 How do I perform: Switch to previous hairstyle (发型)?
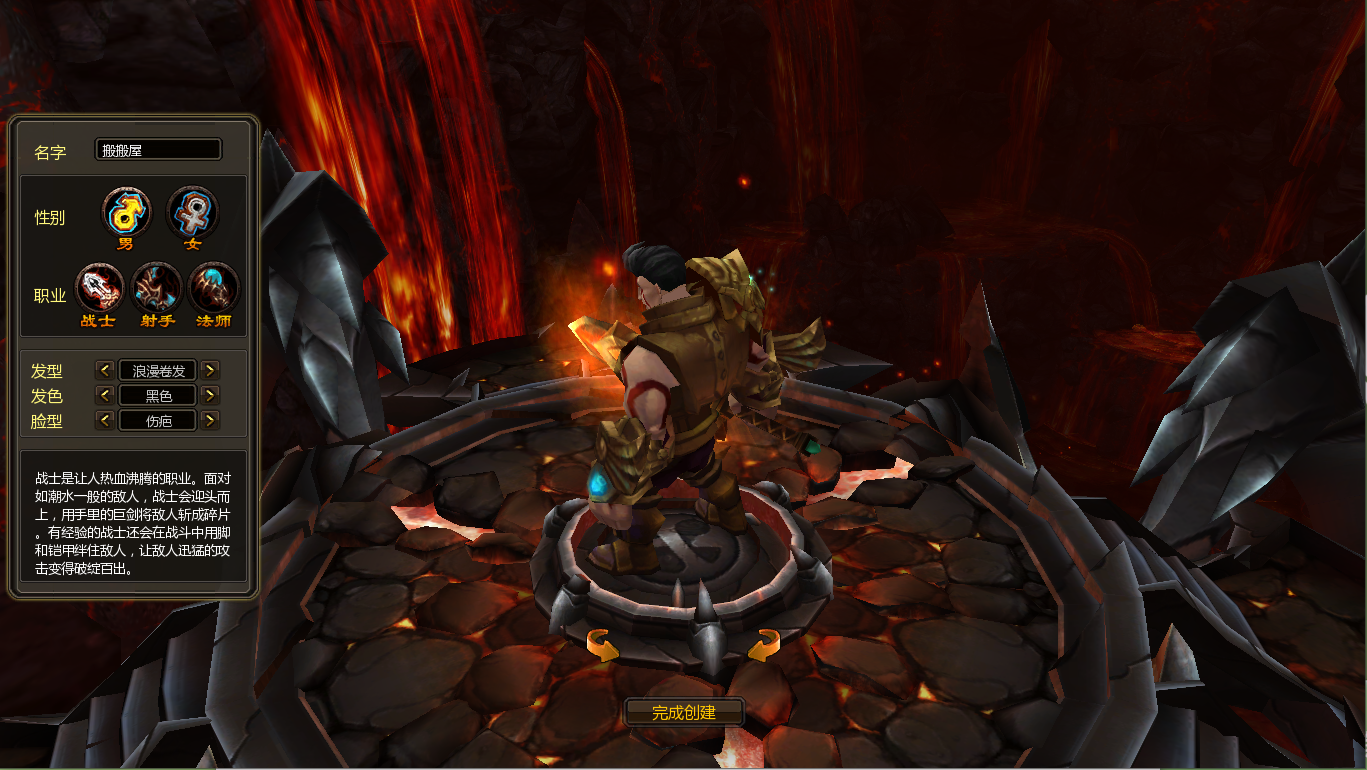coord(104,370)
